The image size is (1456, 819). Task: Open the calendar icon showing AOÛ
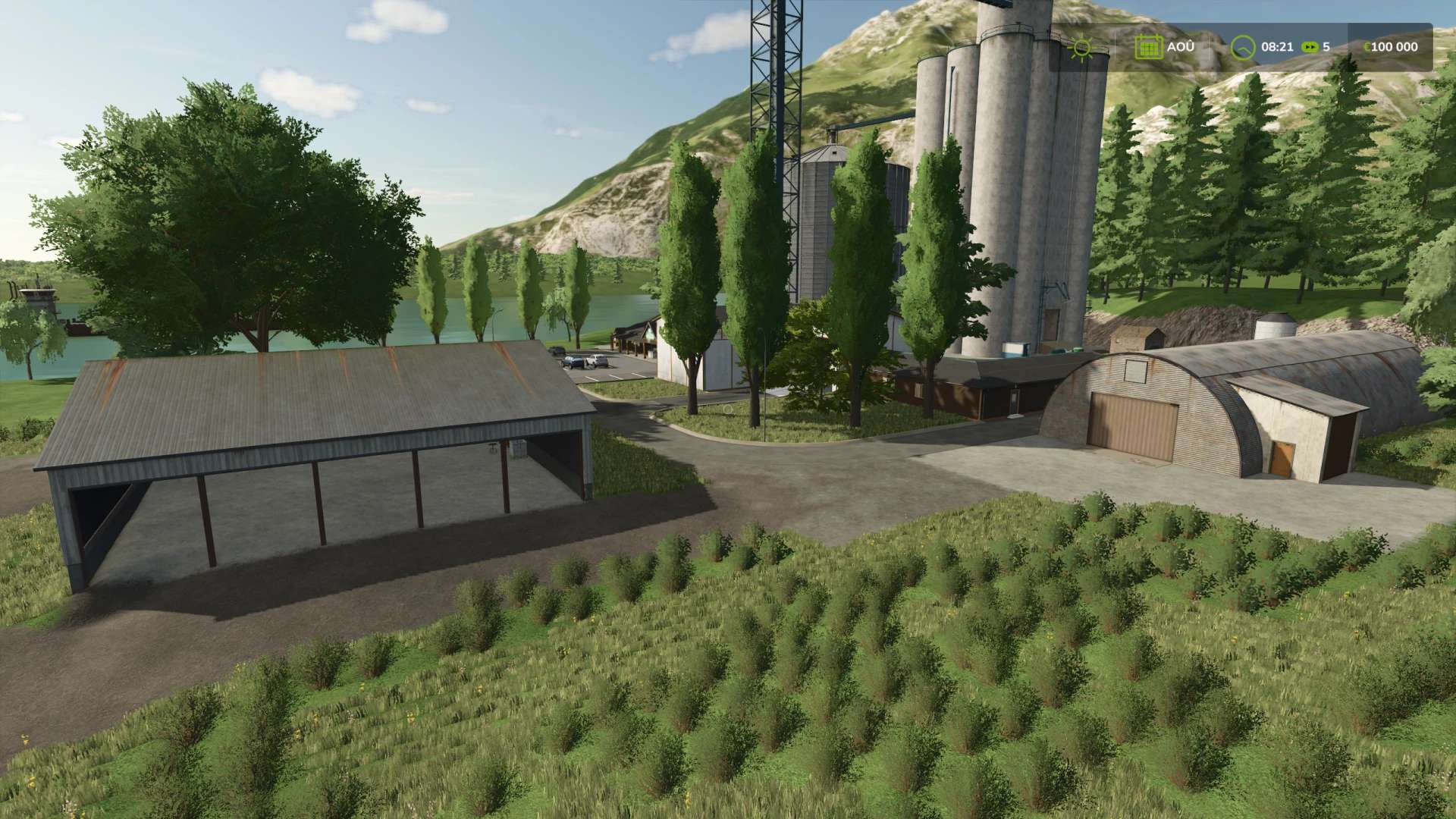coord(1148,47)
